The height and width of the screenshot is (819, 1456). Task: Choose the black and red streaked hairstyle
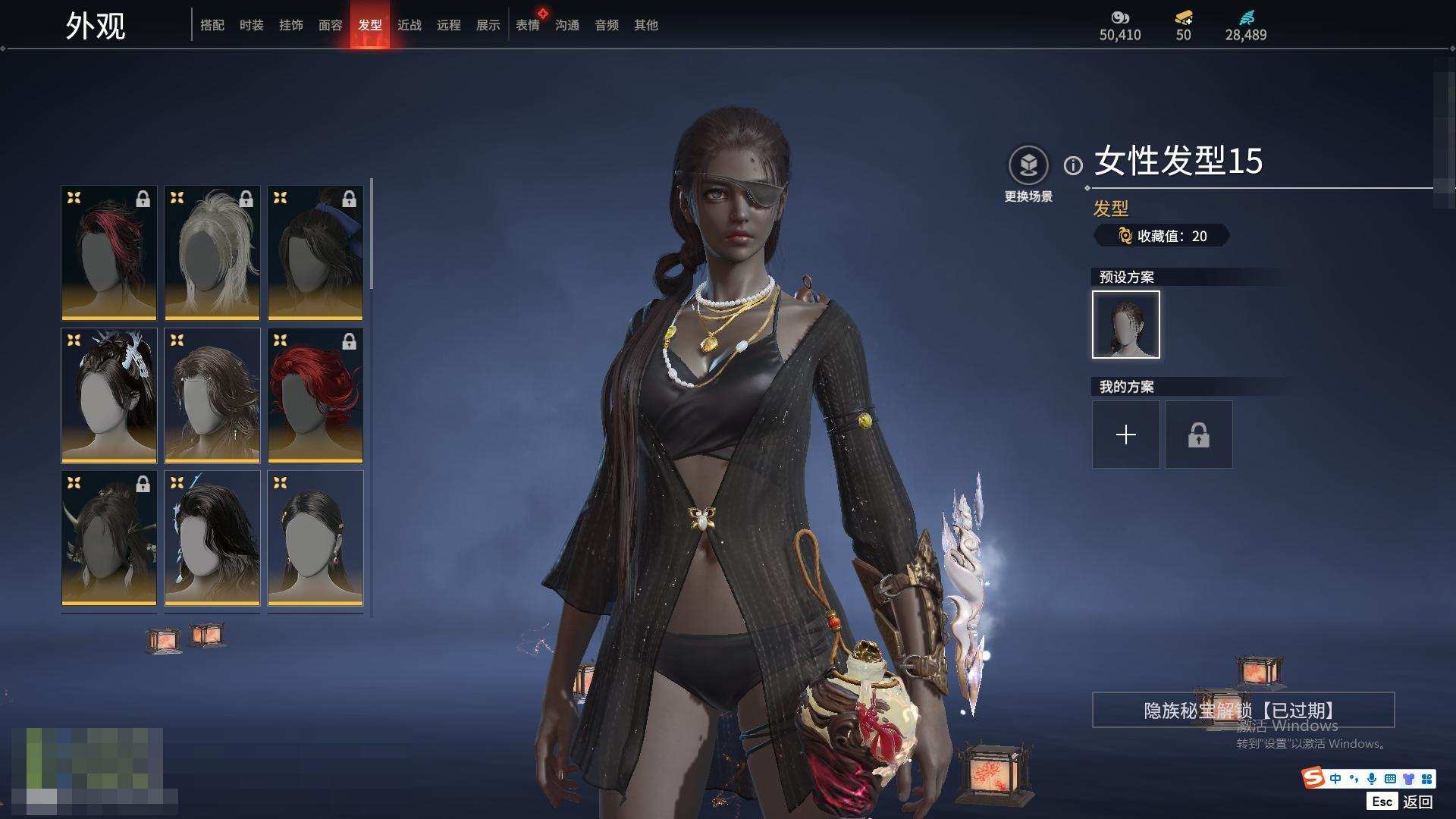(x=109, y=253)
